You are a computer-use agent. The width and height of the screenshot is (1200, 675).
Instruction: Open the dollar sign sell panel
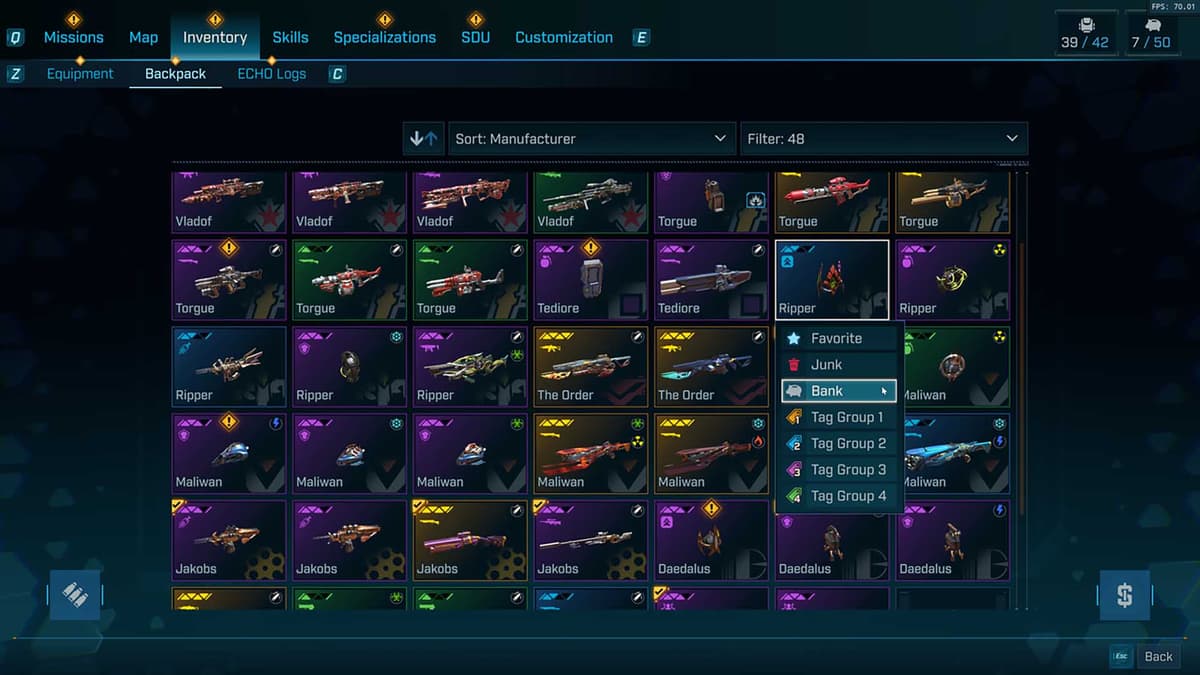coord(1124,596)
